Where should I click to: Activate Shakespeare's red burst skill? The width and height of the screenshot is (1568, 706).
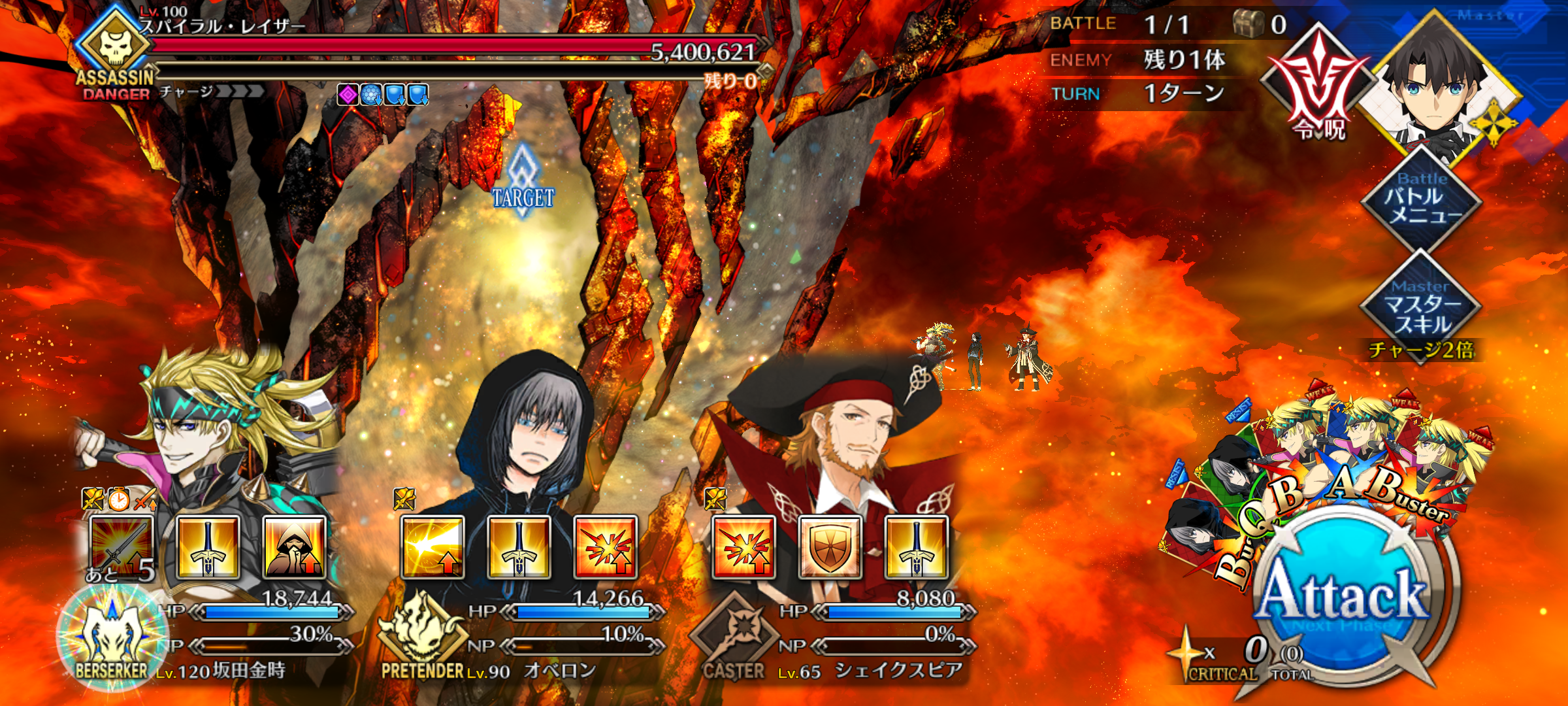[x=743, y=547]
